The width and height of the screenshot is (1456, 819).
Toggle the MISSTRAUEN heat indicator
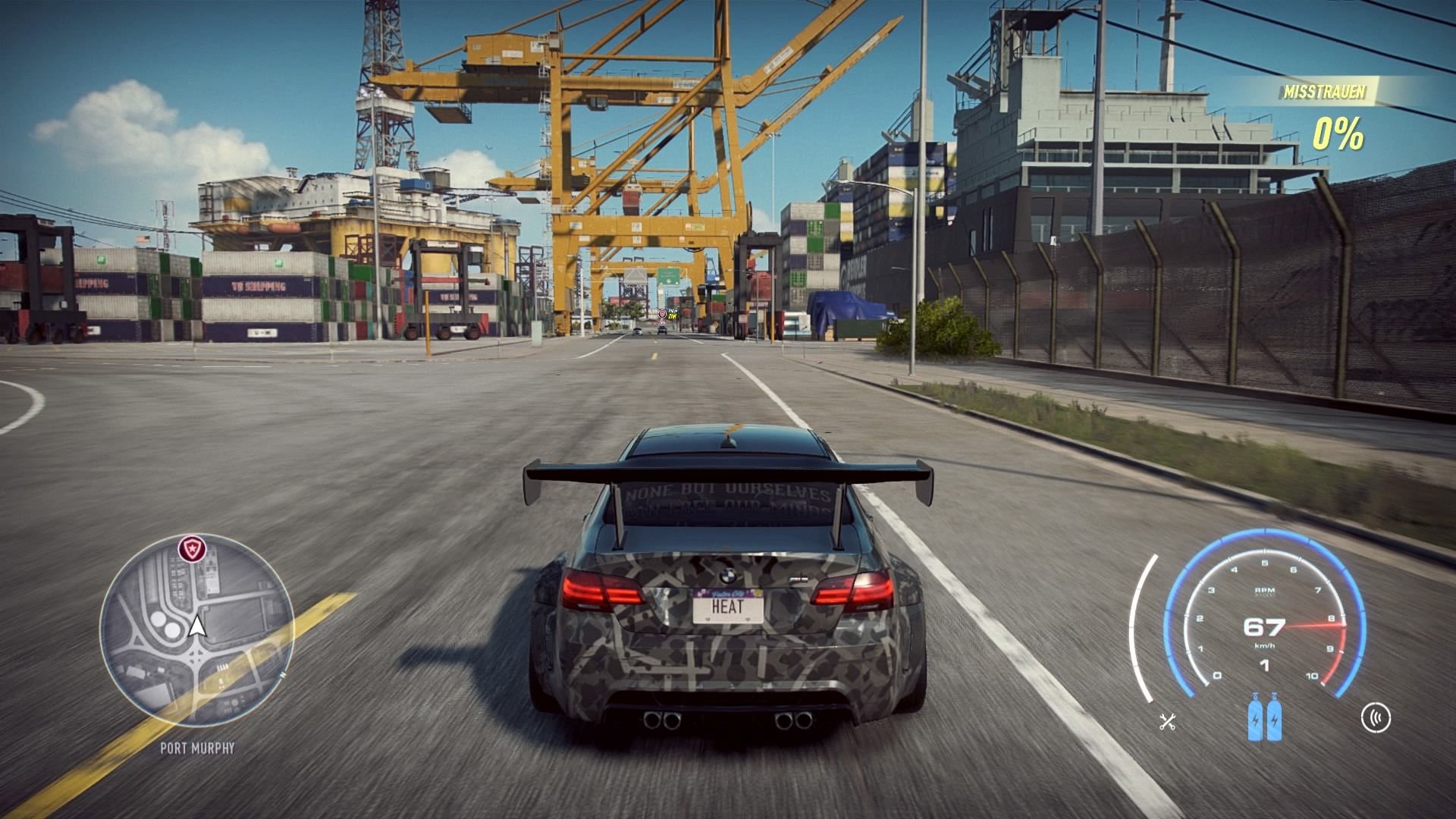[1326, 93]
